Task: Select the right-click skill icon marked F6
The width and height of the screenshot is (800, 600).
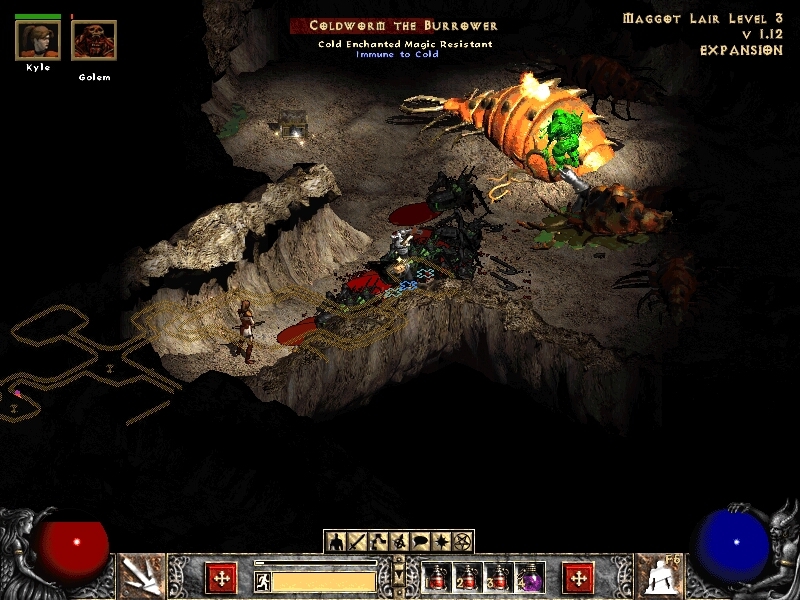Action: click(659, 577)
